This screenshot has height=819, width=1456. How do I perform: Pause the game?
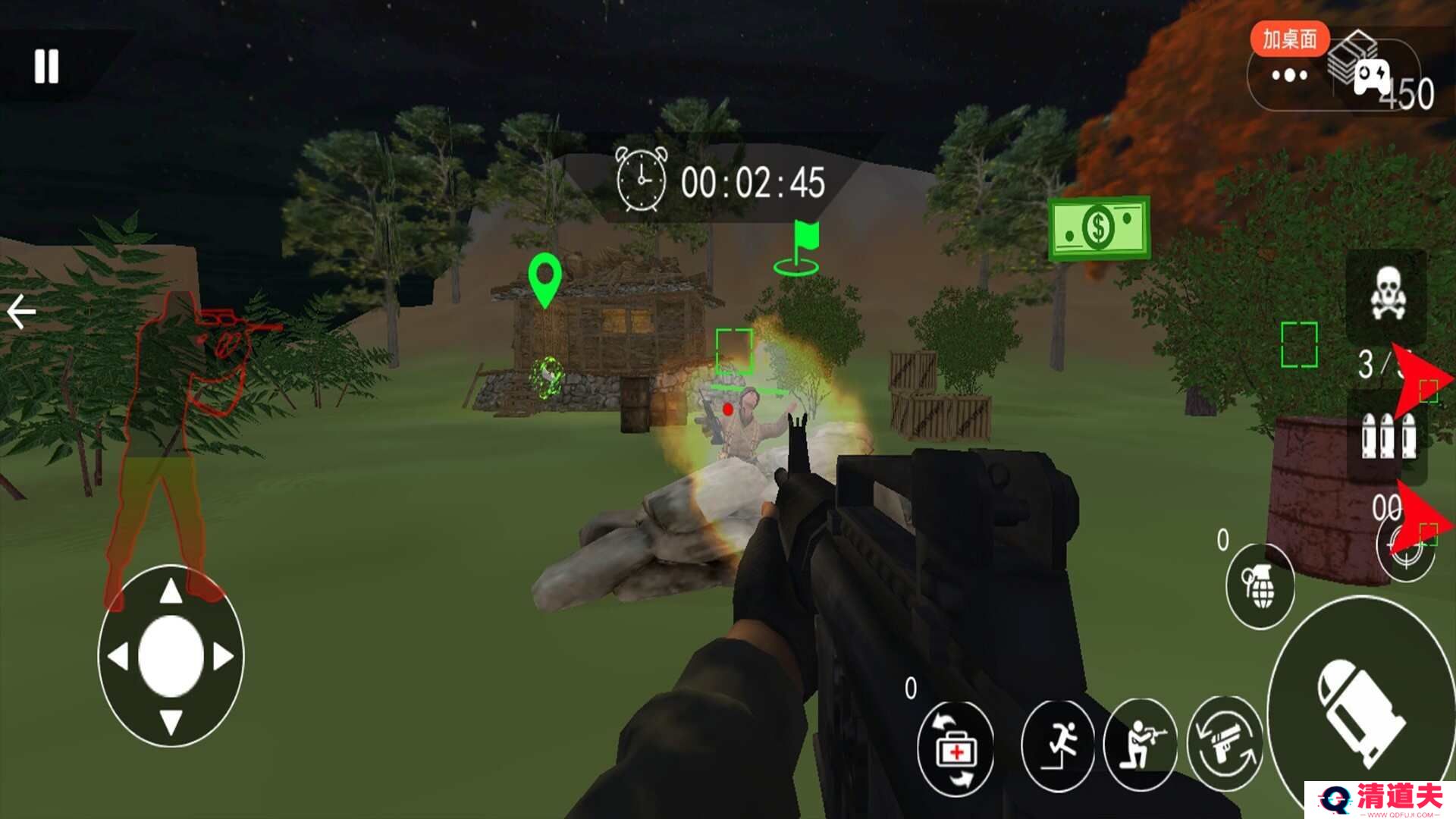[46, 67]
